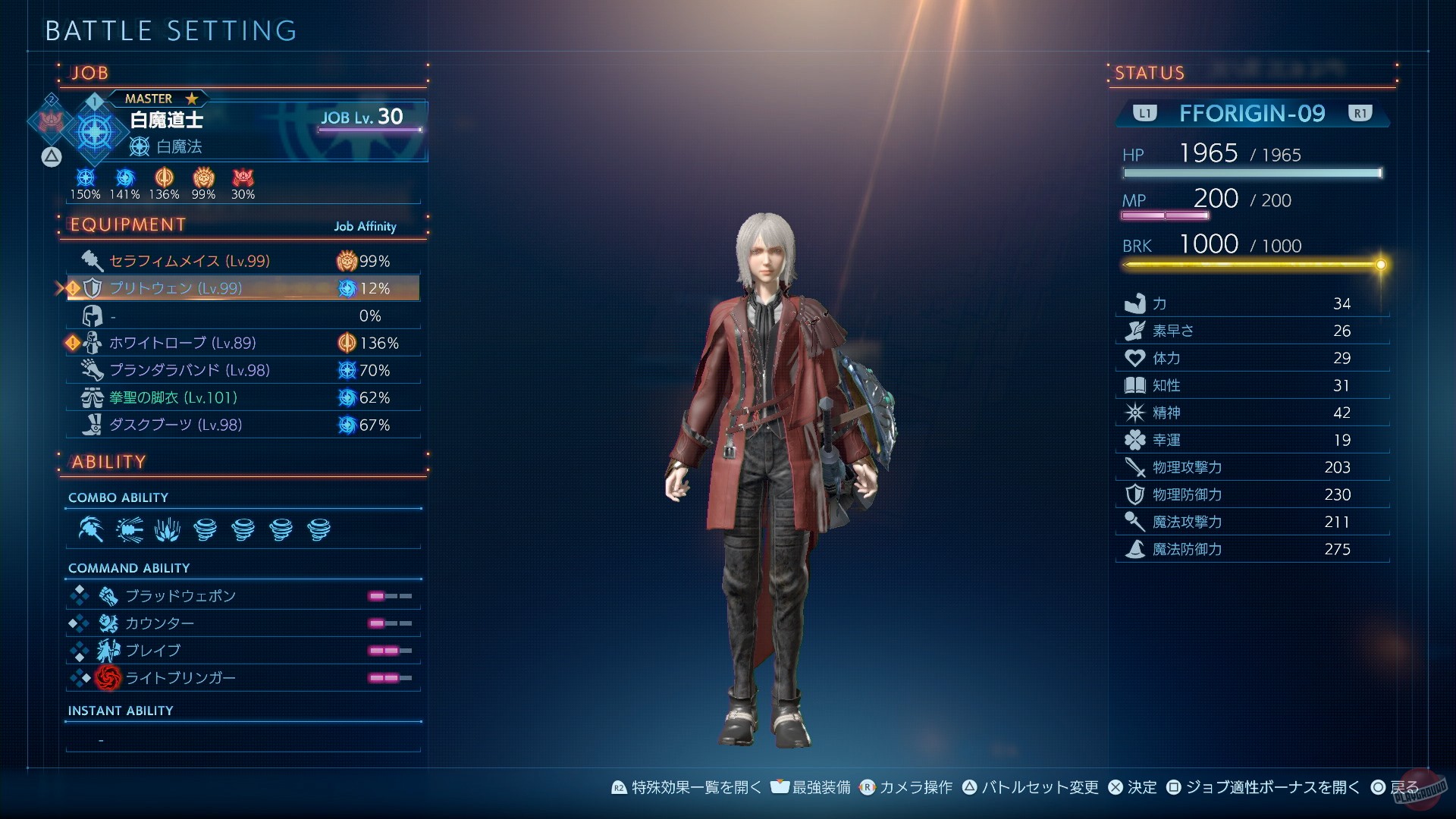
Task: Select the lotus-shaped combo ability icon
Action: (x=167, y=529)
